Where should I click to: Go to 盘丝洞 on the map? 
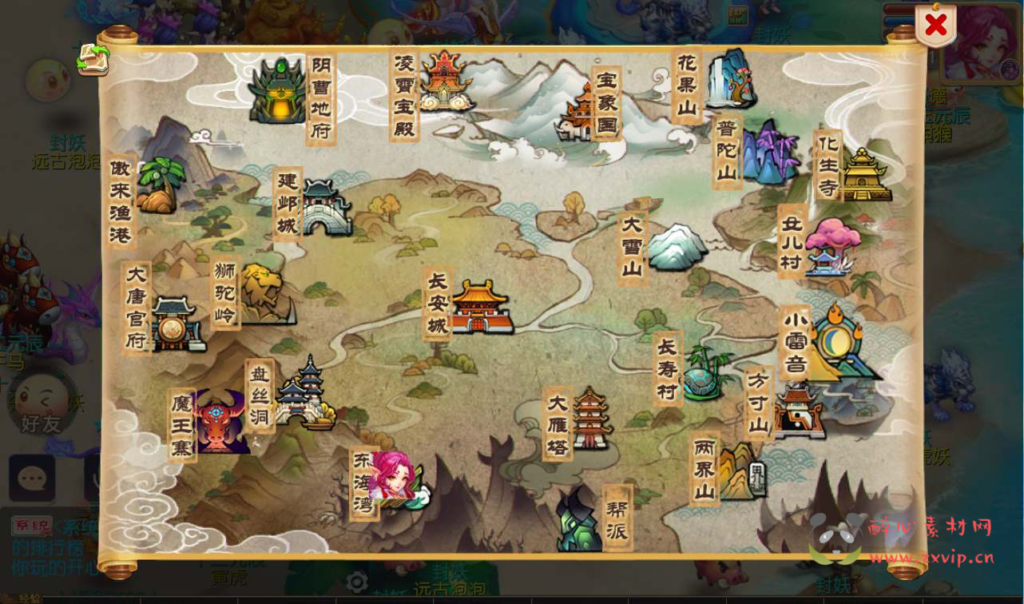click(303, 393)
